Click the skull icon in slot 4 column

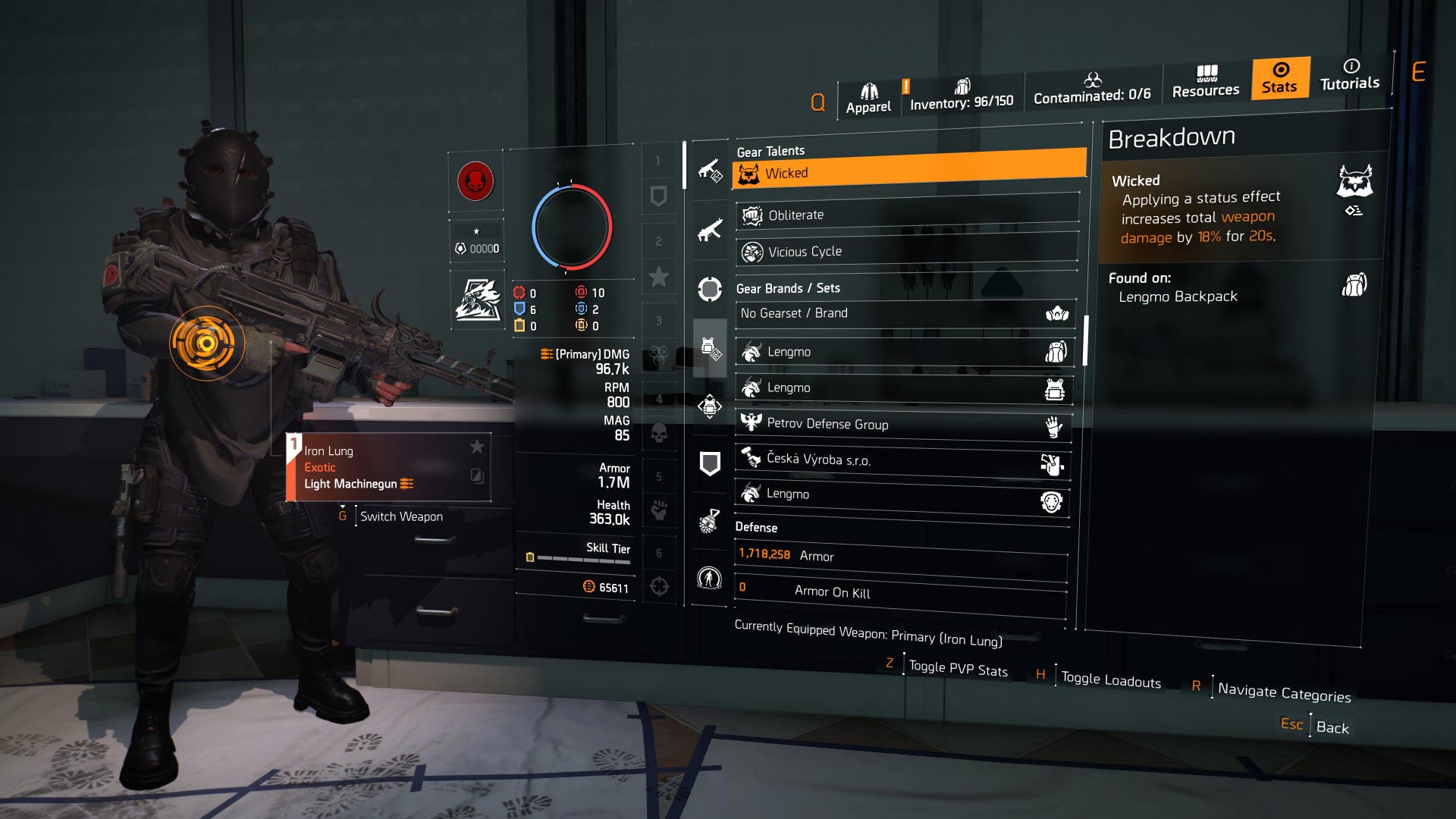click(658, 434)
